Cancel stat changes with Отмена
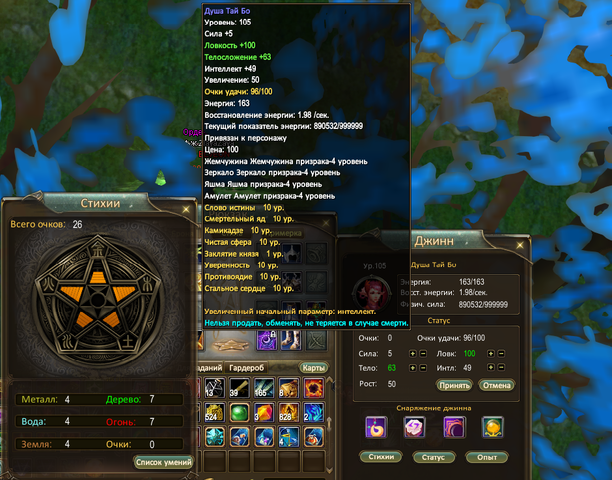Image resolution: width=612 pixels, height=480 pixels. point(496,384)
